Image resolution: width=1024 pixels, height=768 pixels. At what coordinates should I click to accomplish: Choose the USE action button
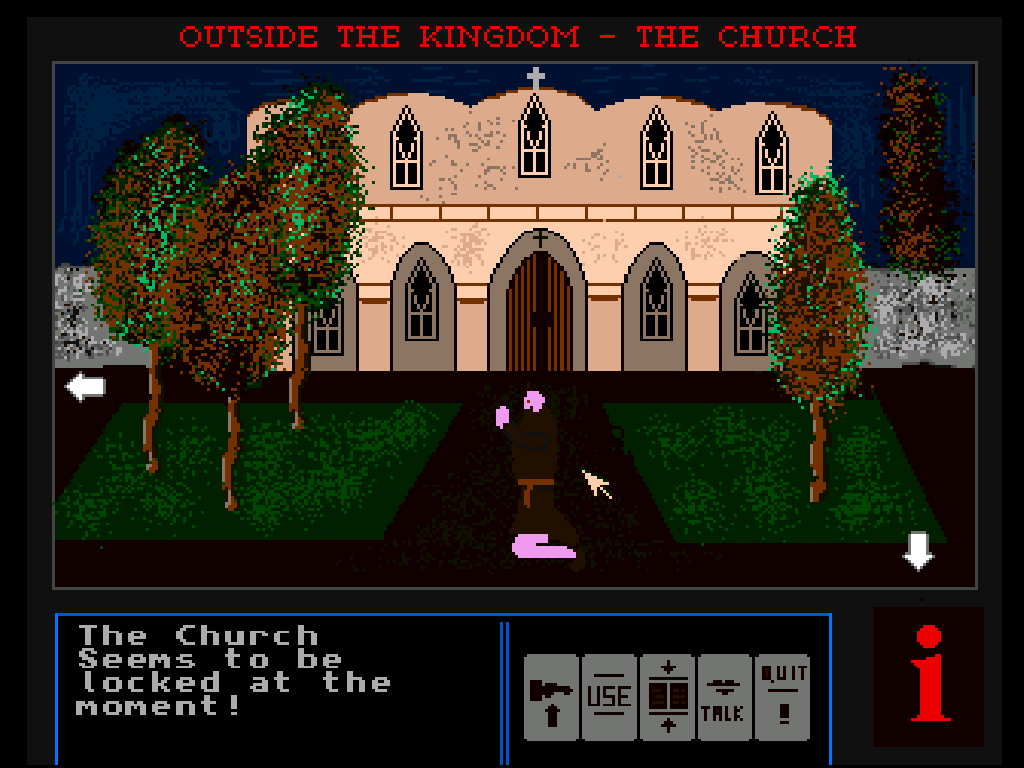[x=609, y=697]
